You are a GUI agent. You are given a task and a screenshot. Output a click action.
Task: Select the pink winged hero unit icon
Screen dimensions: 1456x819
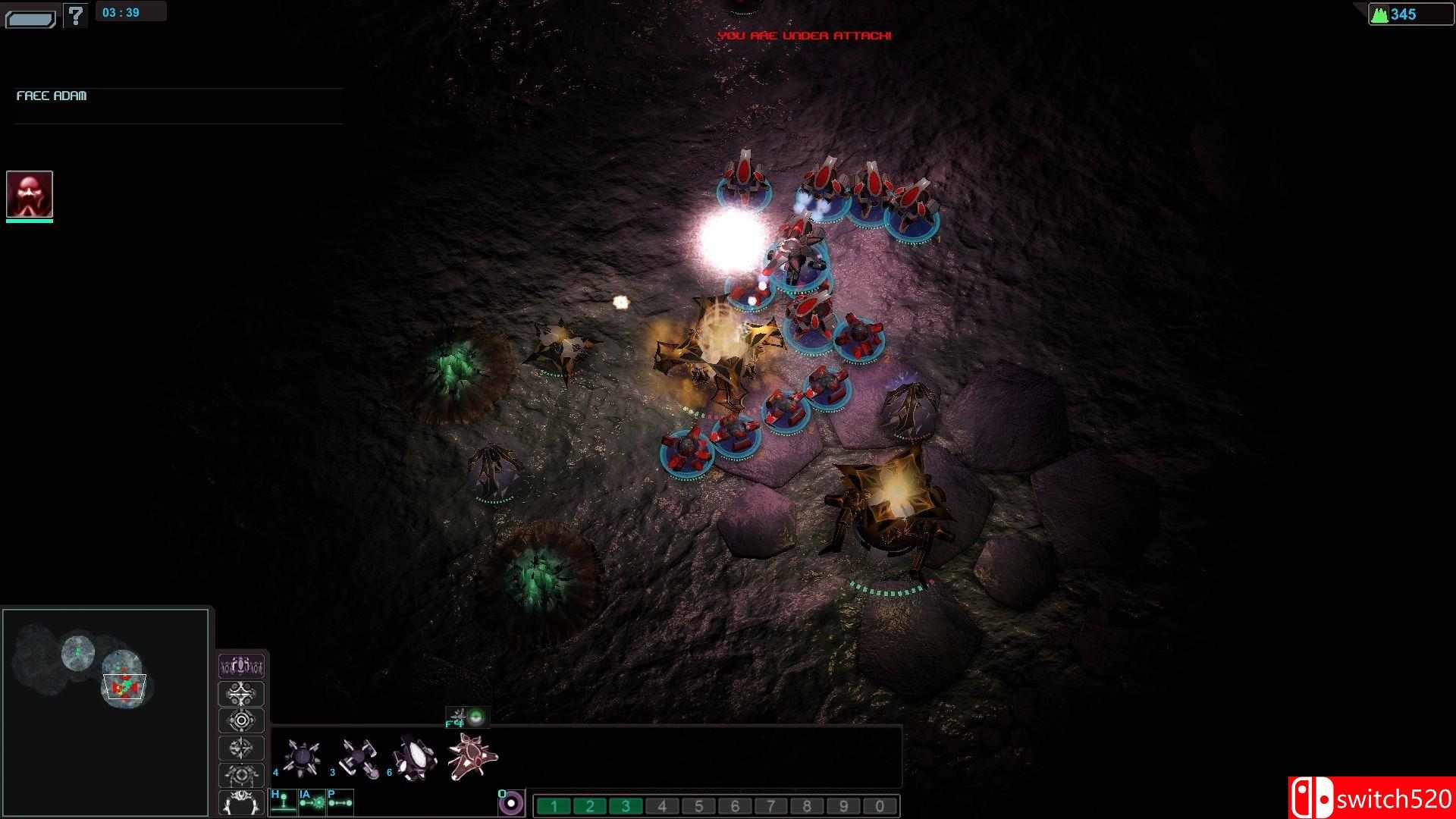pyautogui.click(x=472, y=756)
